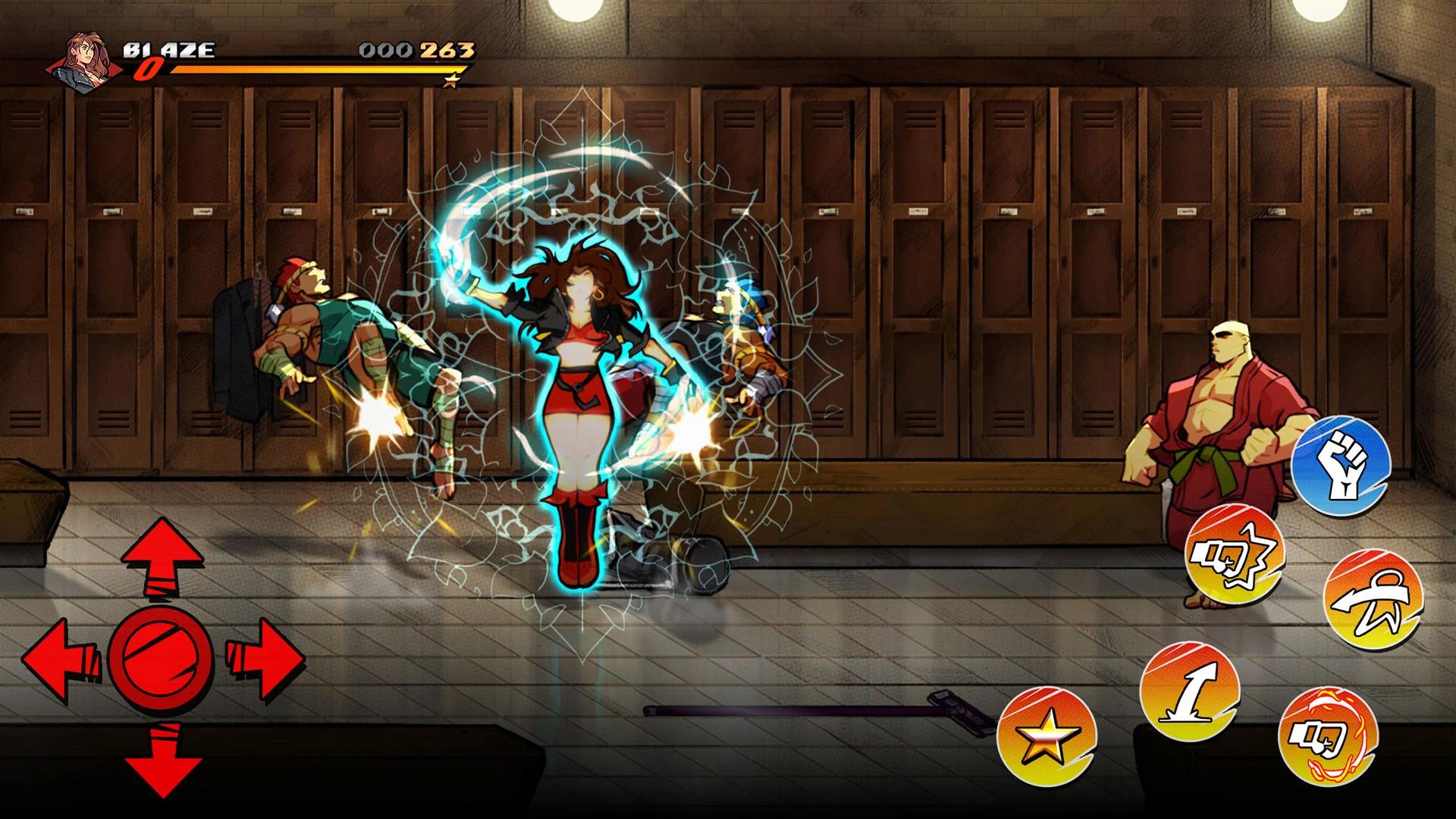
Task: Tap the jump arrow button
Action: tap(1189, 692)
